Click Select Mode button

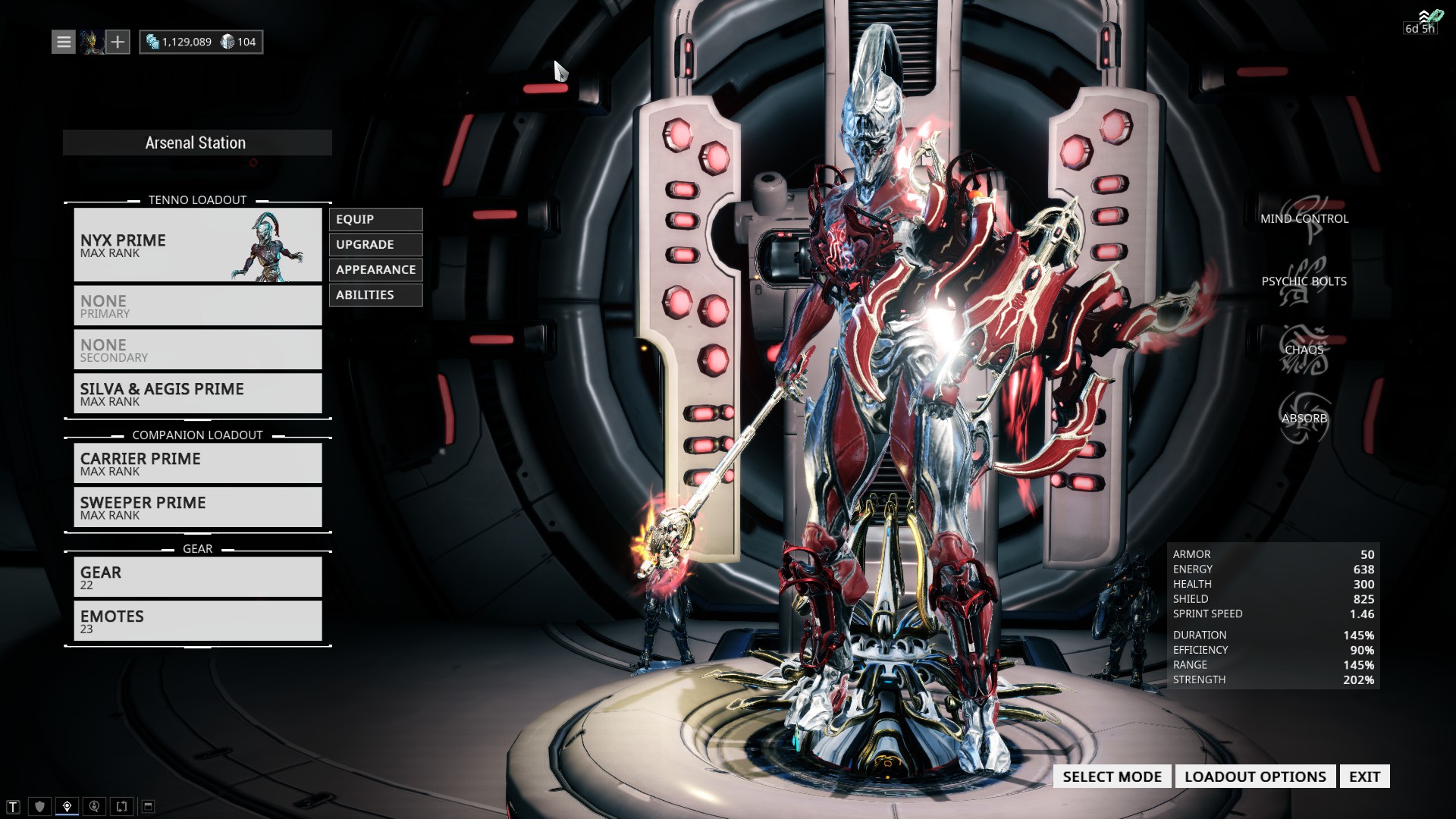tap(1112, 777)
